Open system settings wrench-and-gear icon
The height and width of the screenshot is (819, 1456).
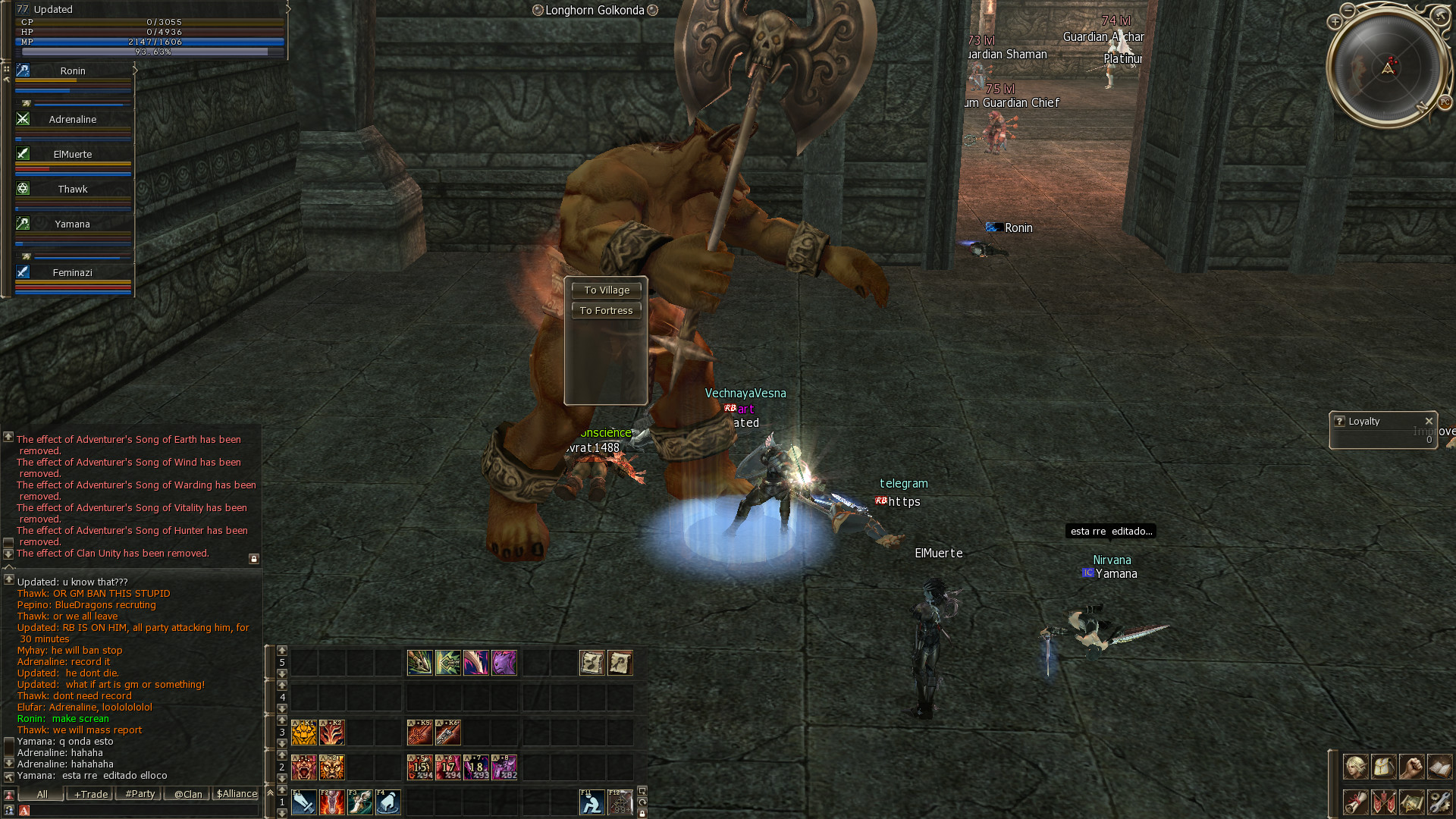1439,802
